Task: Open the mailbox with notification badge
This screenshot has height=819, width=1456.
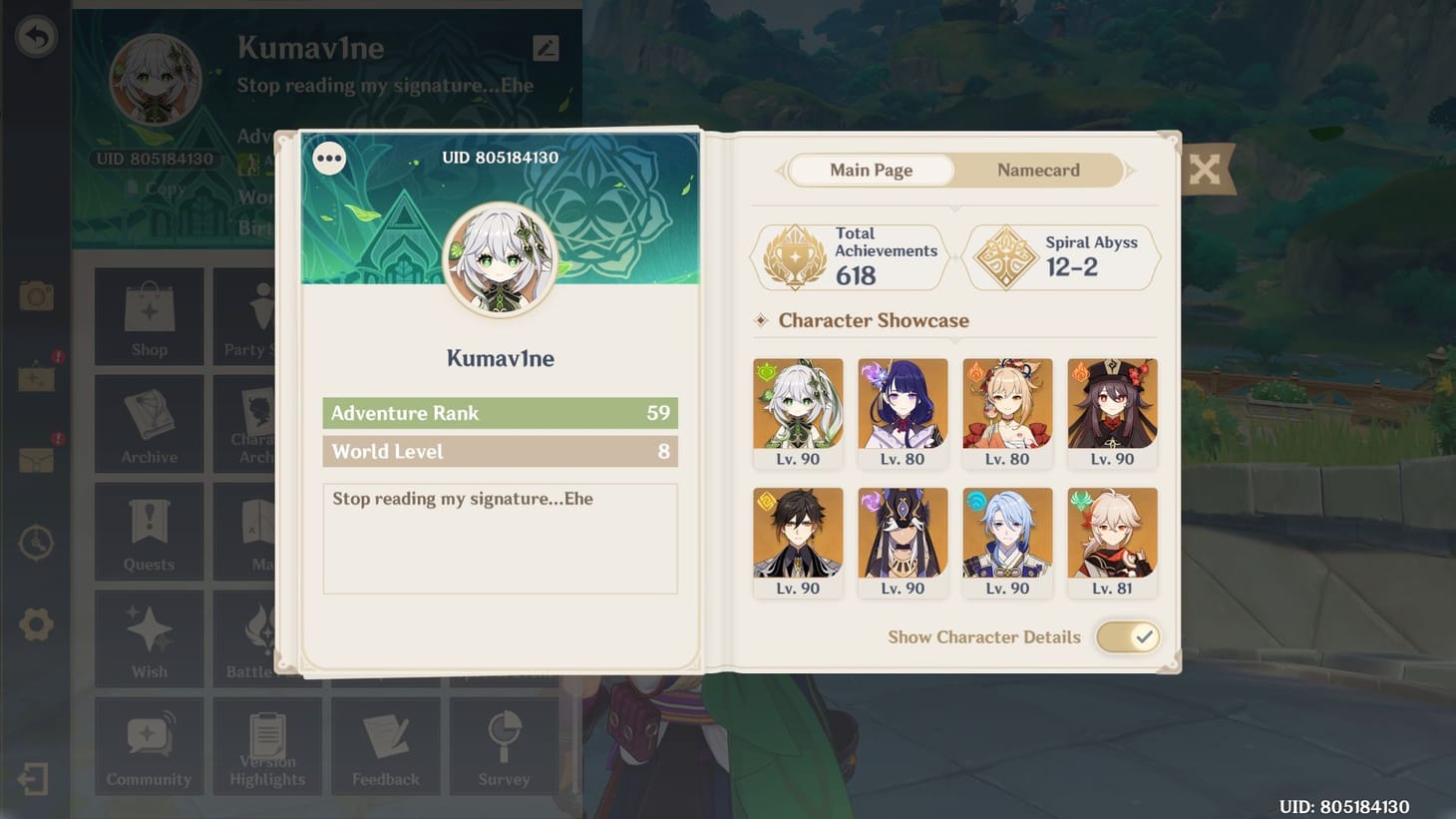Action: 36,460
